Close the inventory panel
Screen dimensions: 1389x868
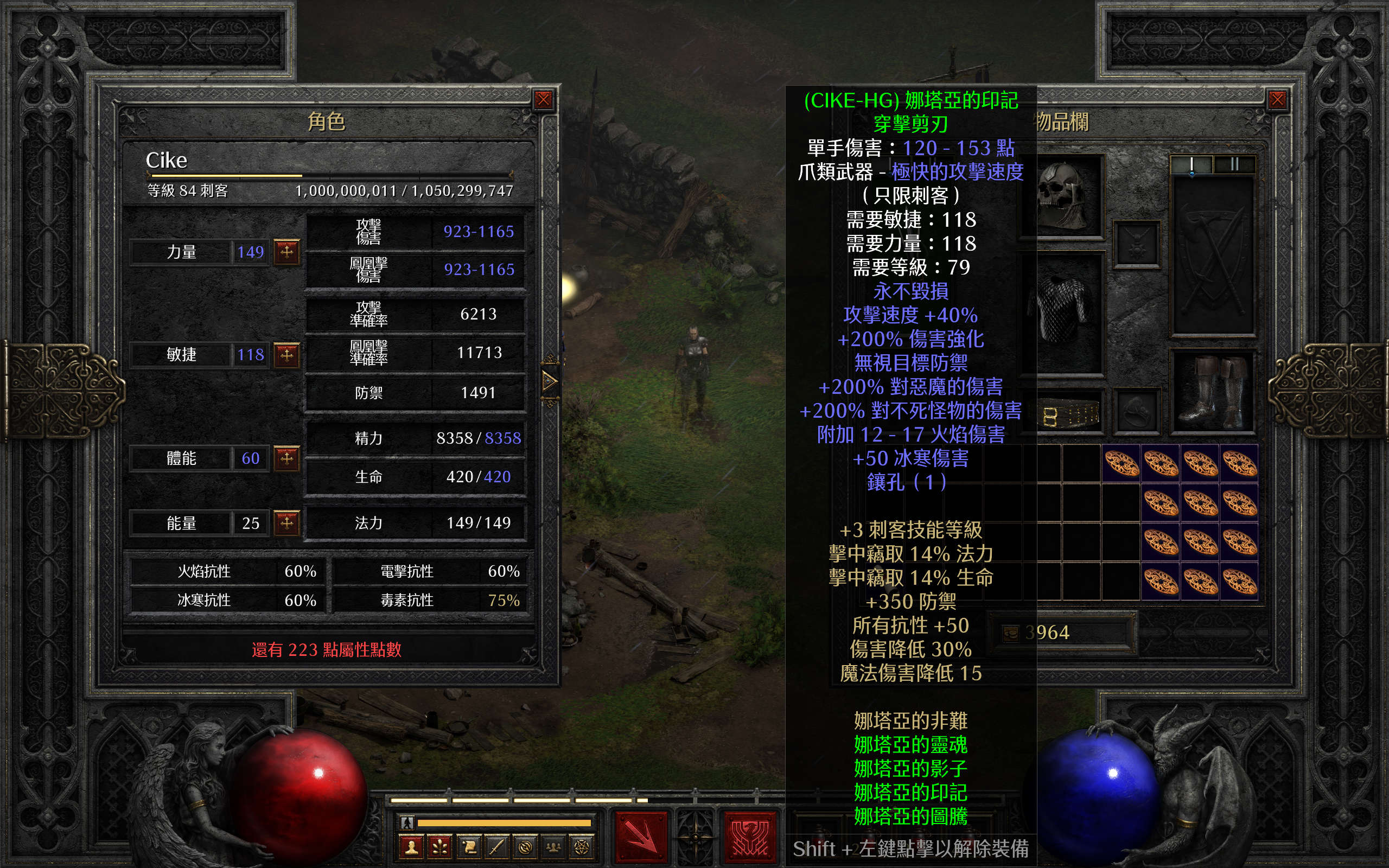click(x=1277, y=100)
